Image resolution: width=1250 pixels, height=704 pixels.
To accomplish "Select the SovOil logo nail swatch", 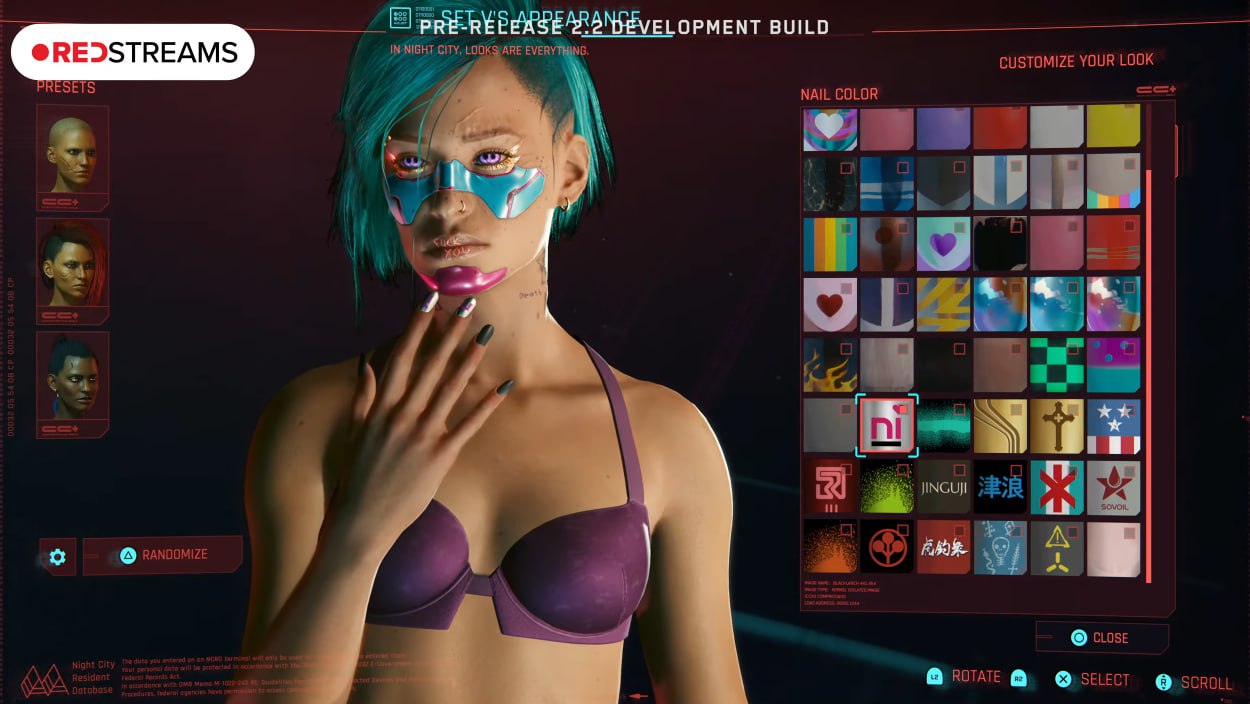I will pyautogui.click(x=1113, y=487).
